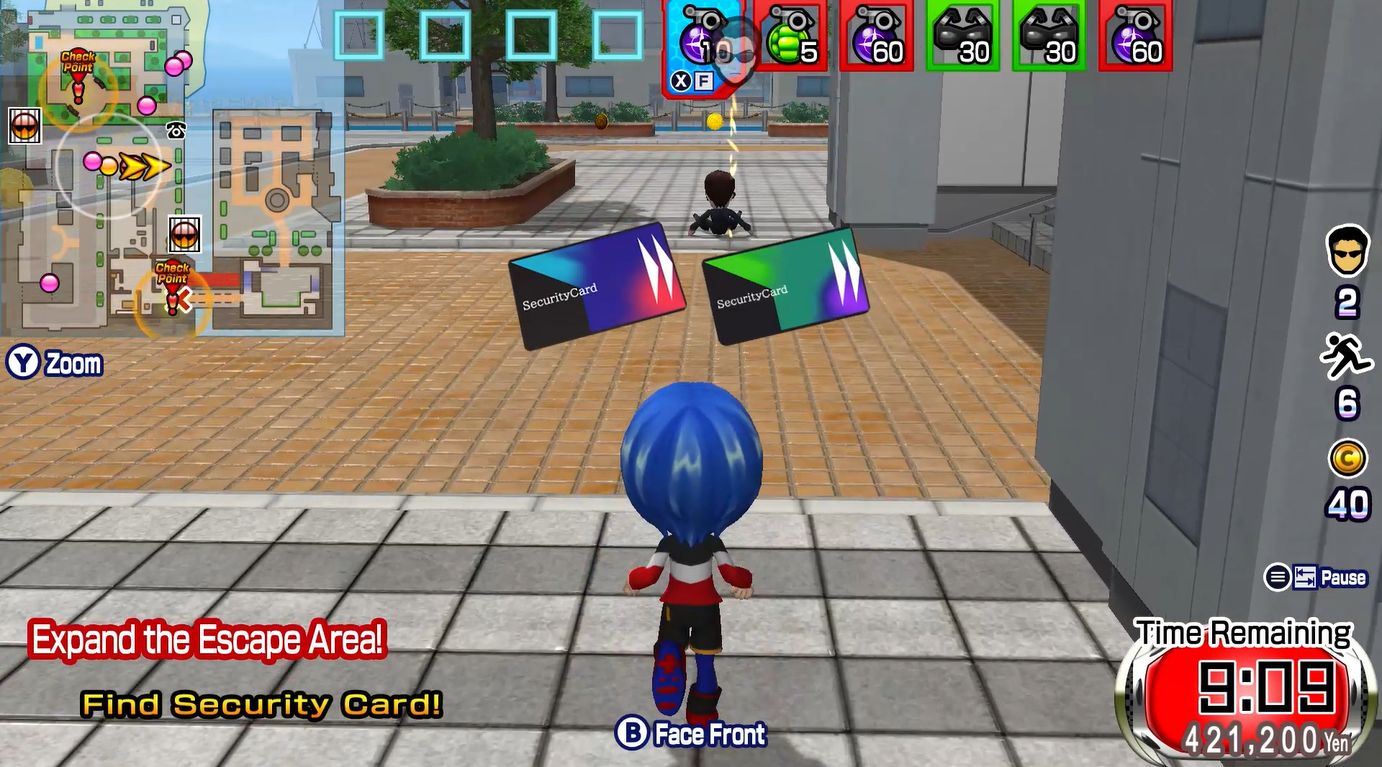This screenshot has height=767, width=1382.
Task: Click the running figure icon
Action: click(1346, 355)
